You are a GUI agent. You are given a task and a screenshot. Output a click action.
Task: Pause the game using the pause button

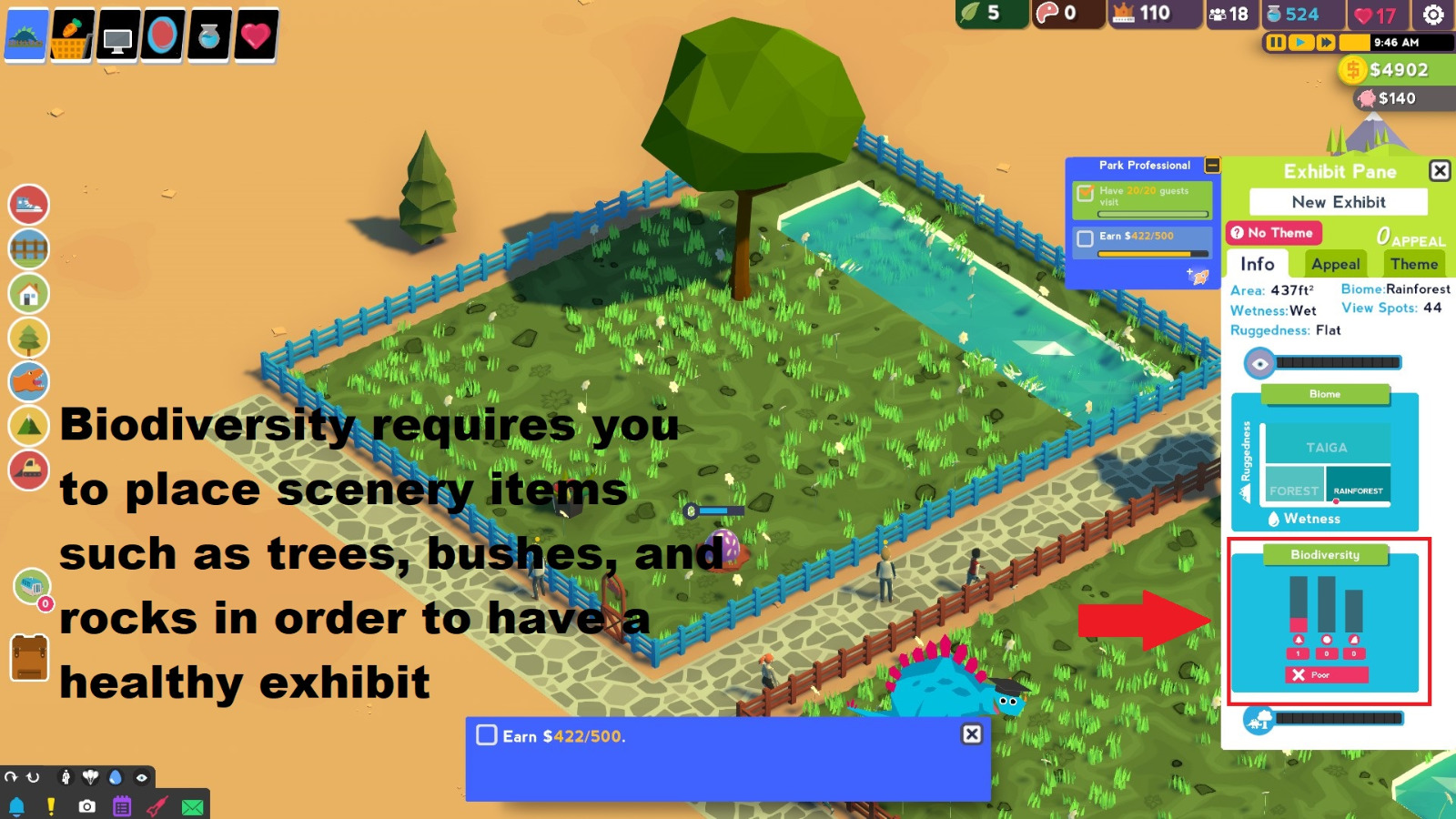[1278, 42]
